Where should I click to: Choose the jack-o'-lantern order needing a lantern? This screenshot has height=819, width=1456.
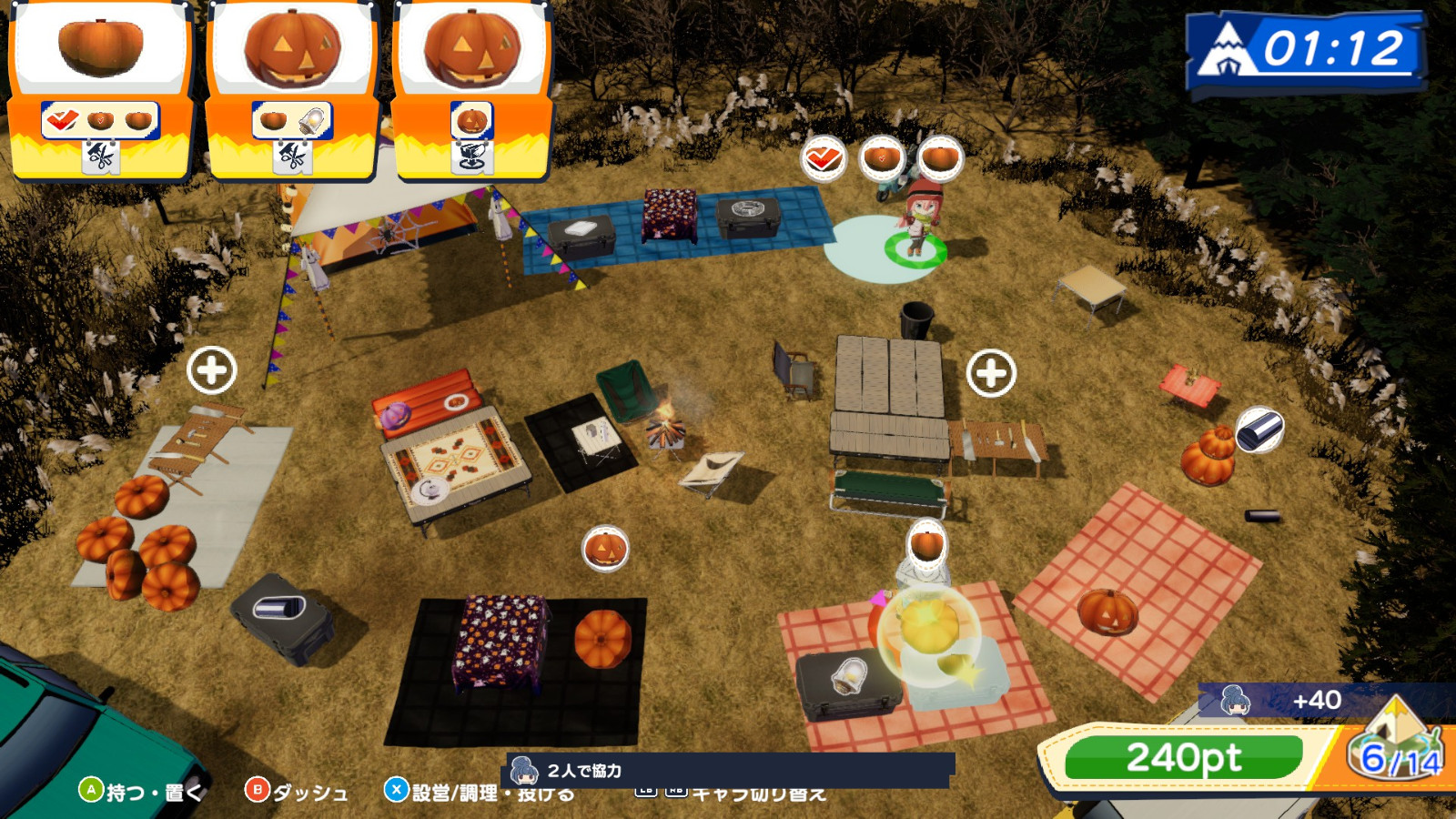[x=292, y=89]
